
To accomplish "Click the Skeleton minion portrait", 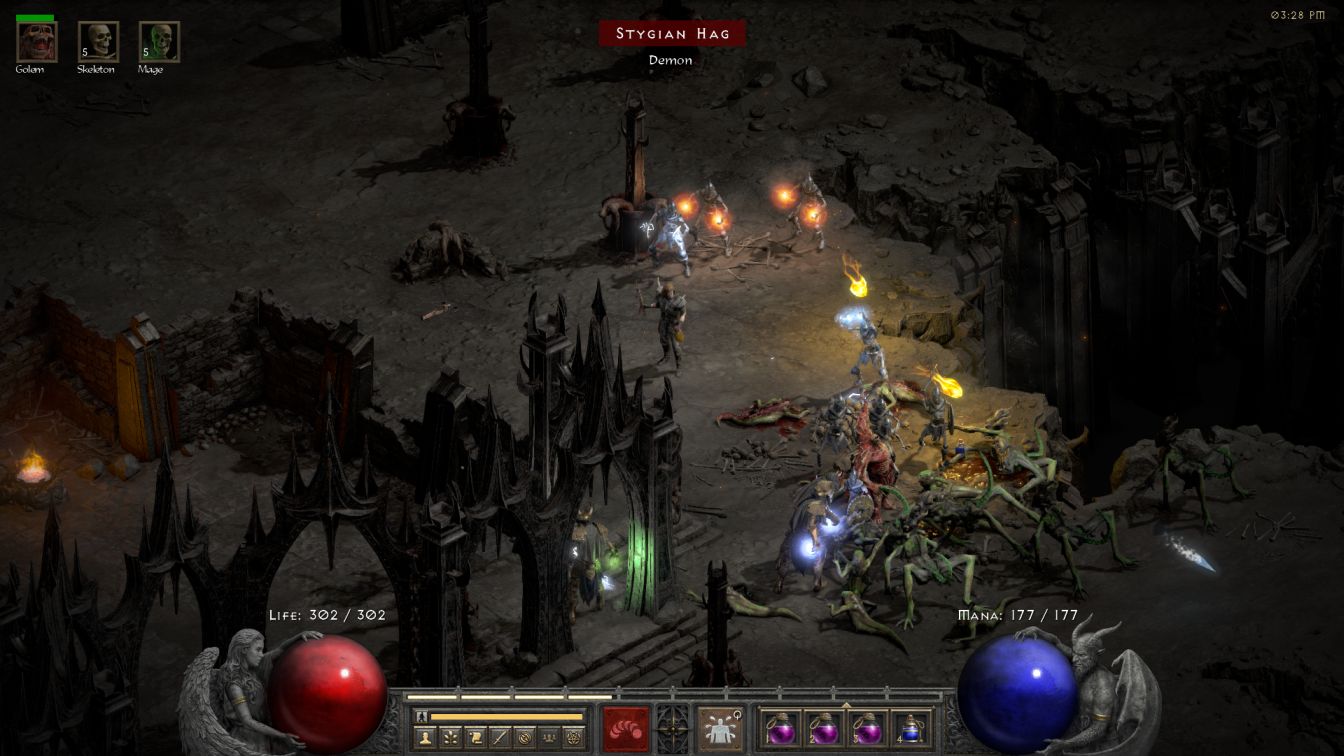I will 98,41.
